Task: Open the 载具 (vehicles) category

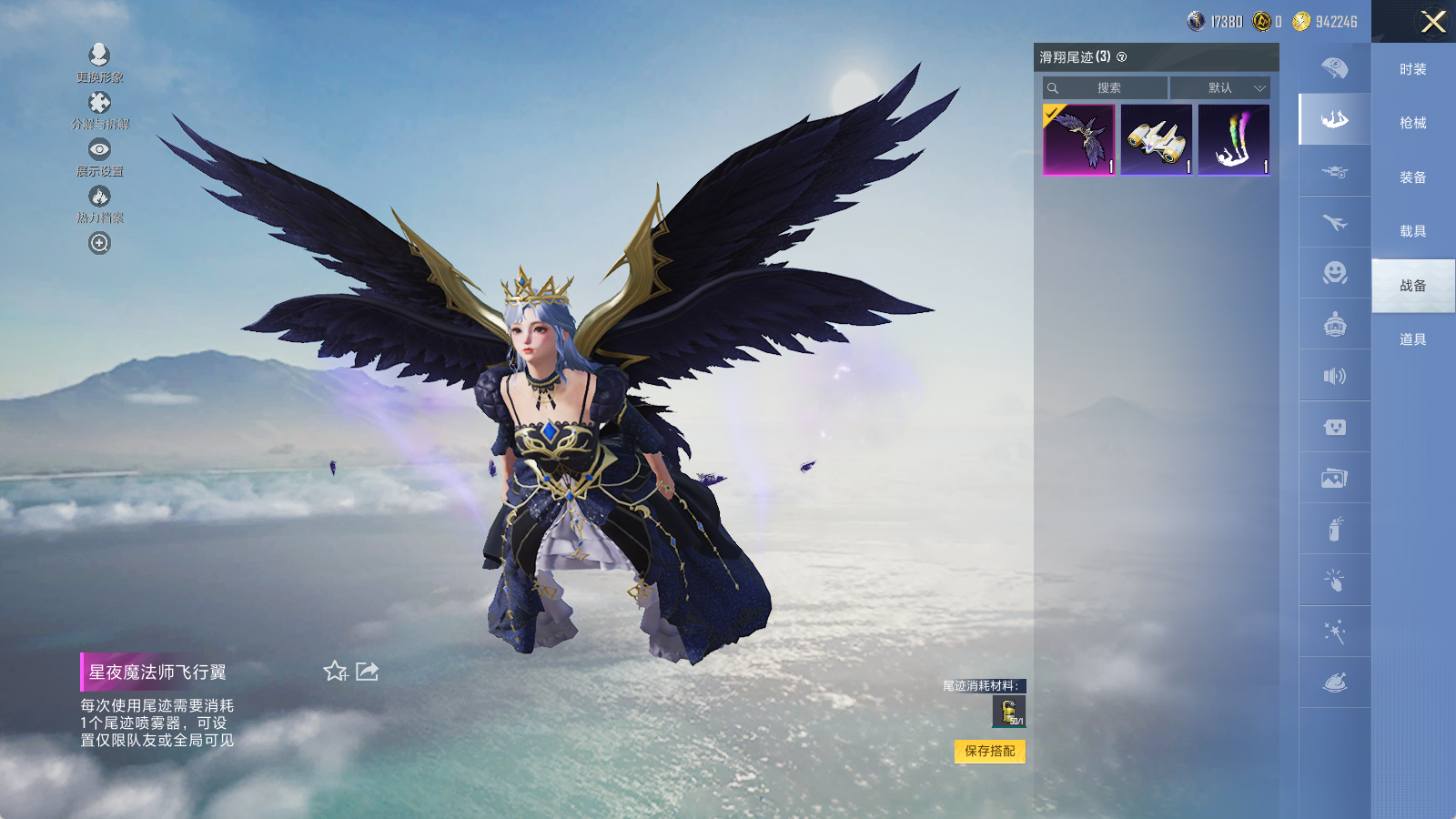Action: (x=1412, y=231)
